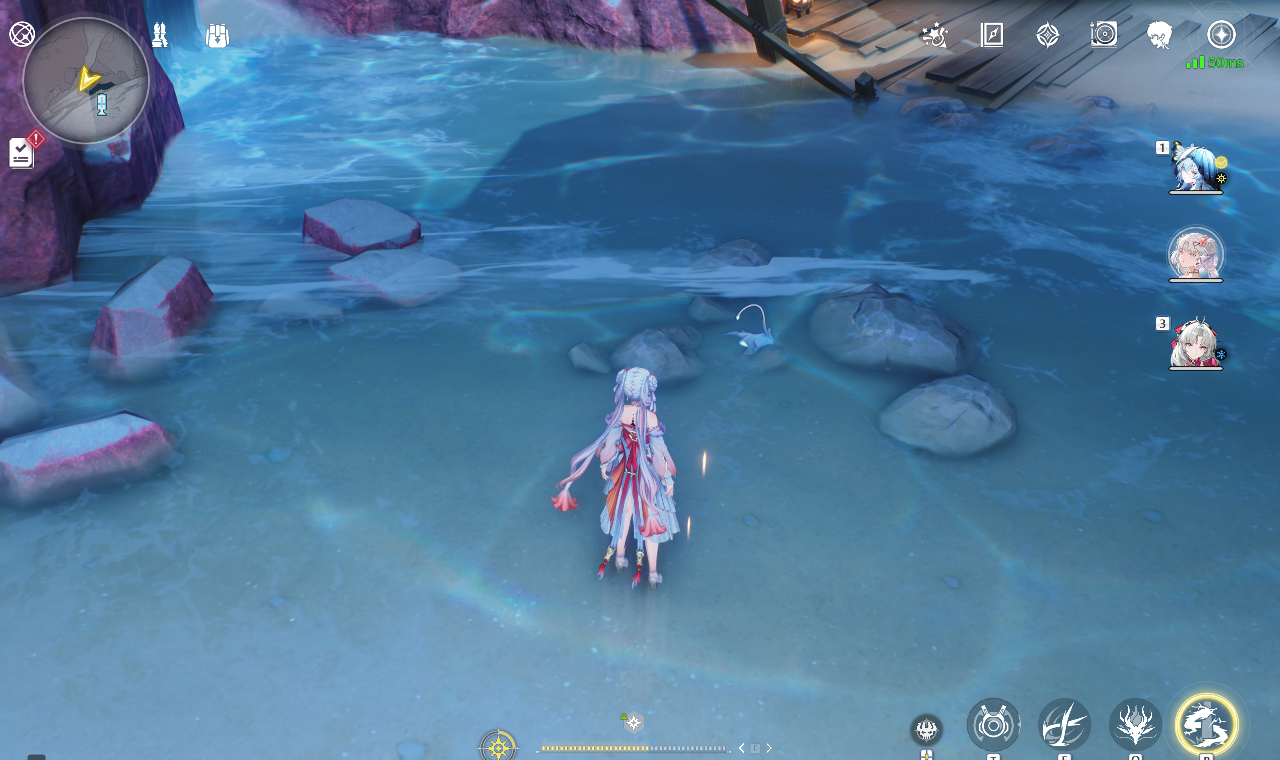Image resolution: width=1280 pixels, height=760 pixels.
Task: Unleash the glowing dragon ultimate ability
Action: [x=1206, y=724]
